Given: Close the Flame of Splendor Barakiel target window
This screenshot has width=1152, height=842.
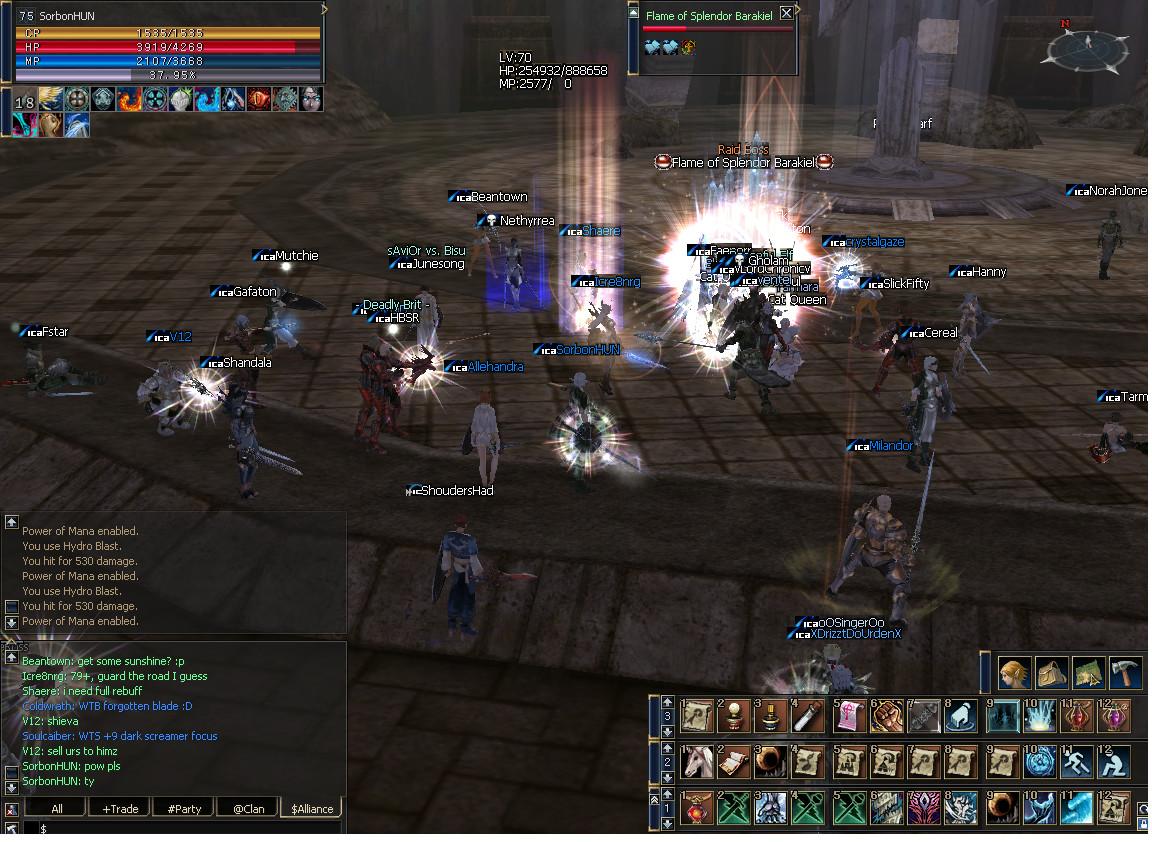Looking at the screenshot, I should tap(786, 14).
